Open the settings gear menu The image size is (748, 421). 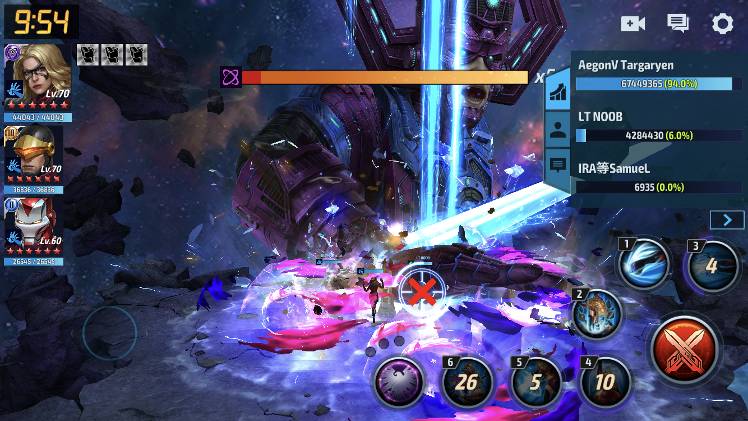722,24
